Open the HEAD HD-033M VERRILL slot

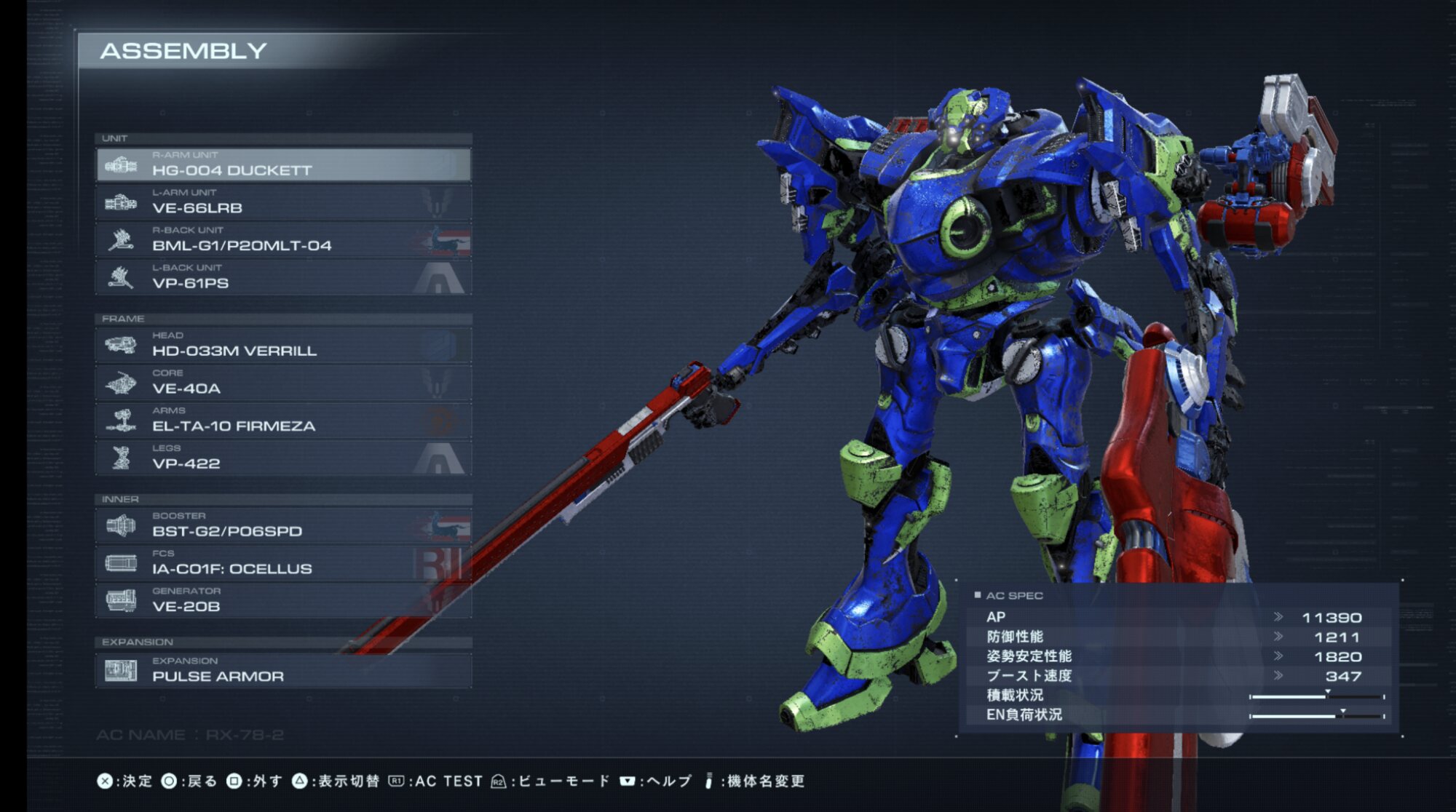pyautogui.click(x=283, y=345)
